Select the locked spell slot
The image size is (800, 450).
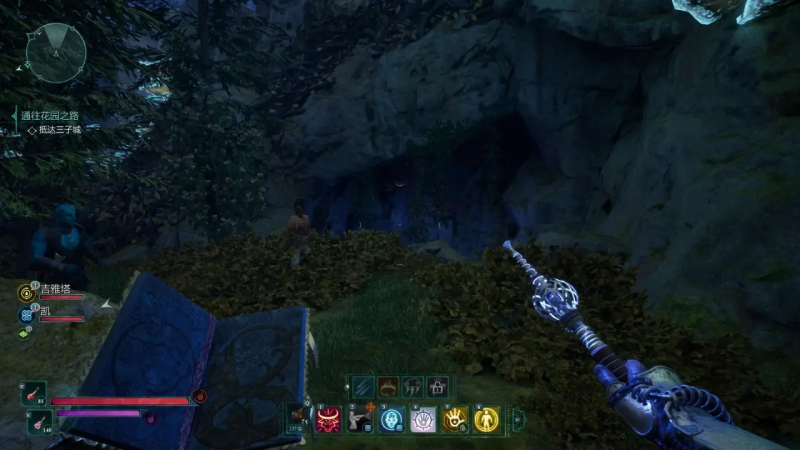tap(437, 386)
